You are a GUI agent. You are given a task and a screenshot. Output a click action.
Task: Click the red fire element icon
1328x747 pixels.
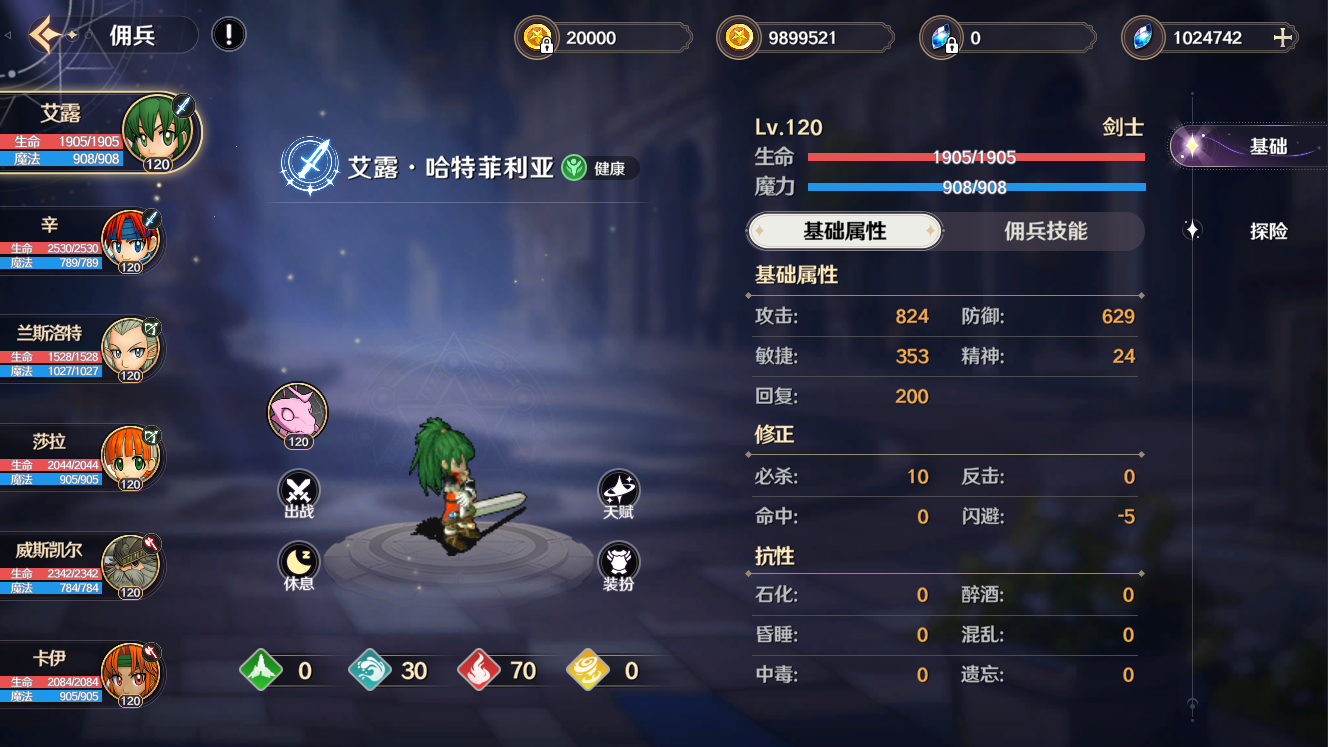pyautogui.click(x=479, y=670)
